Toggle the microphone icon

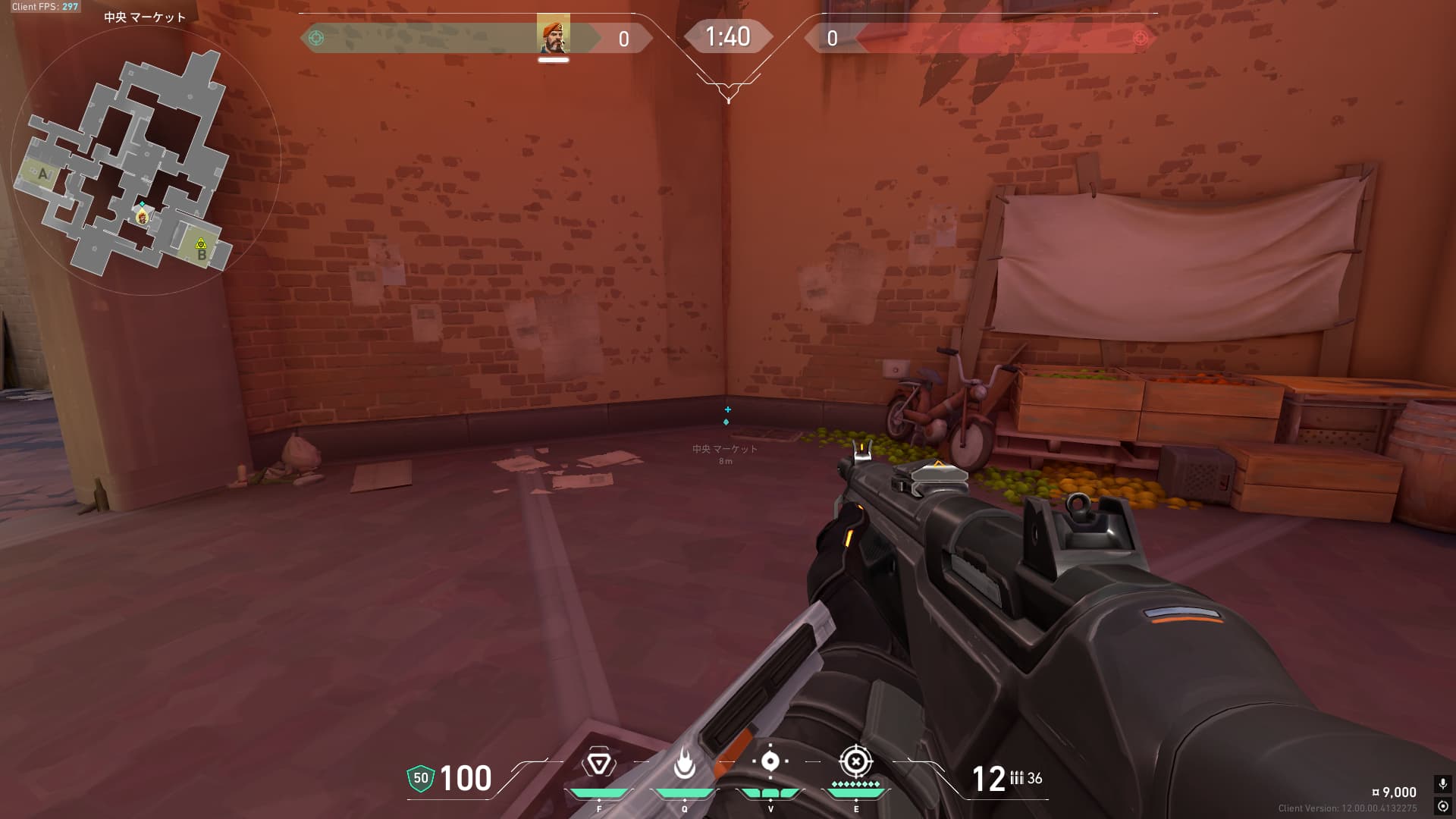[1442, 784]
